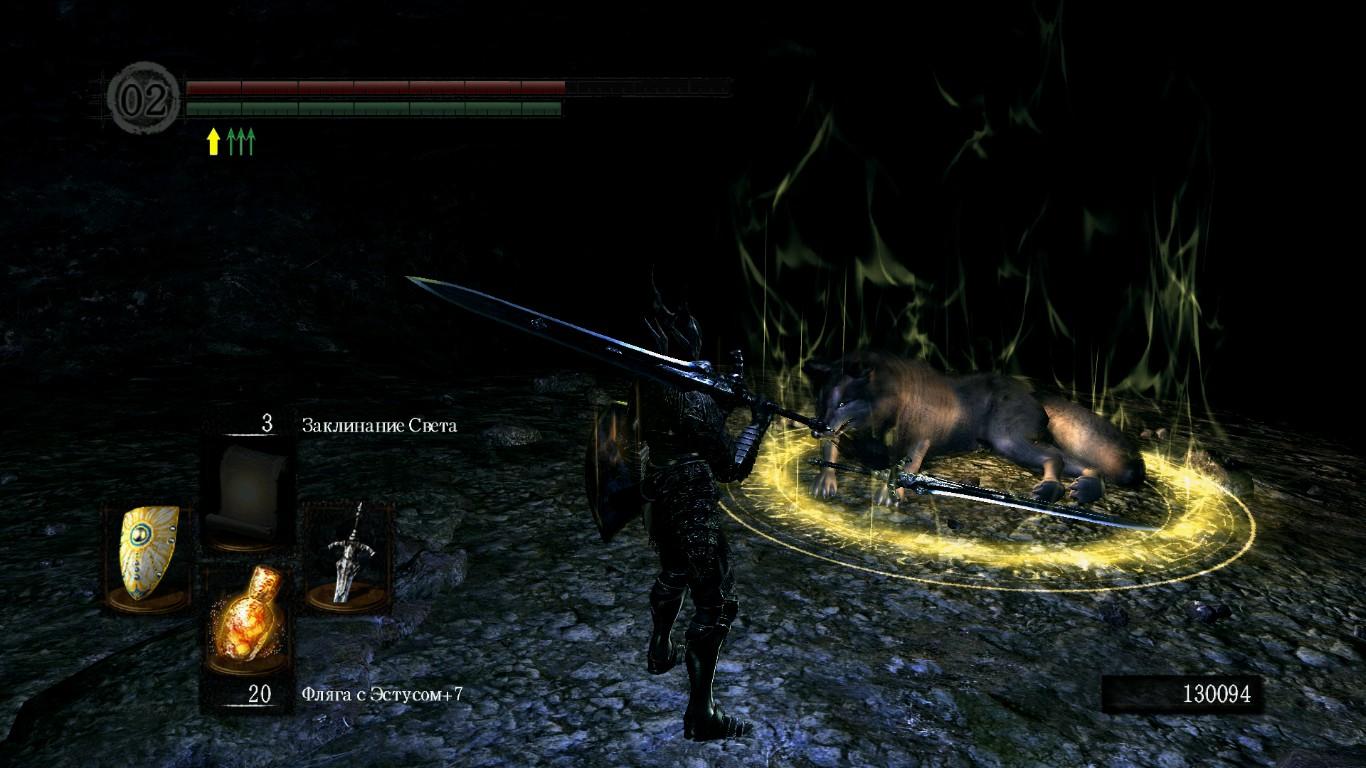Select the greatsword weapon slot

coord(346,552)
